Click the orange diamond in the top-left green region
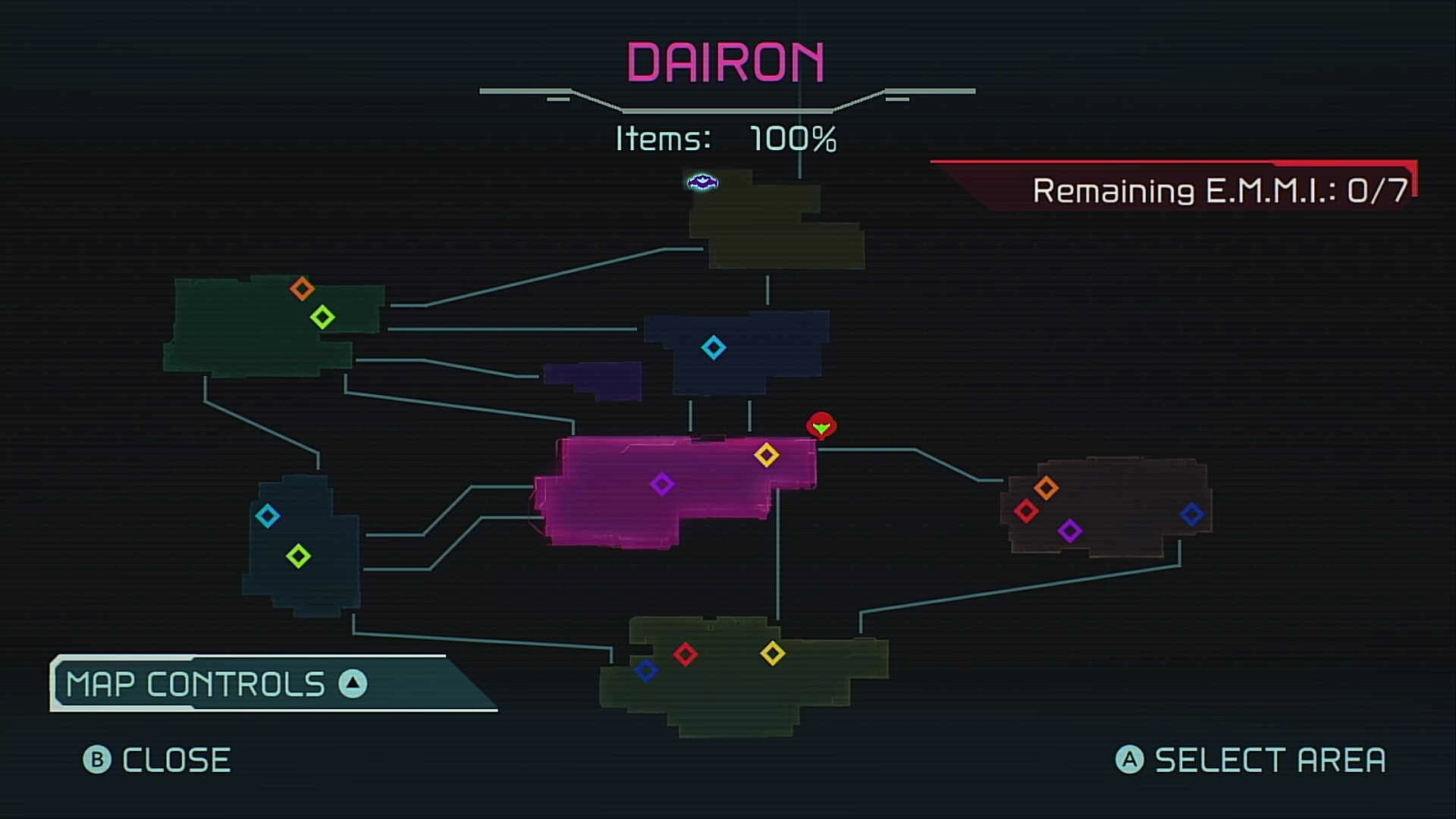 coord(303,288)
